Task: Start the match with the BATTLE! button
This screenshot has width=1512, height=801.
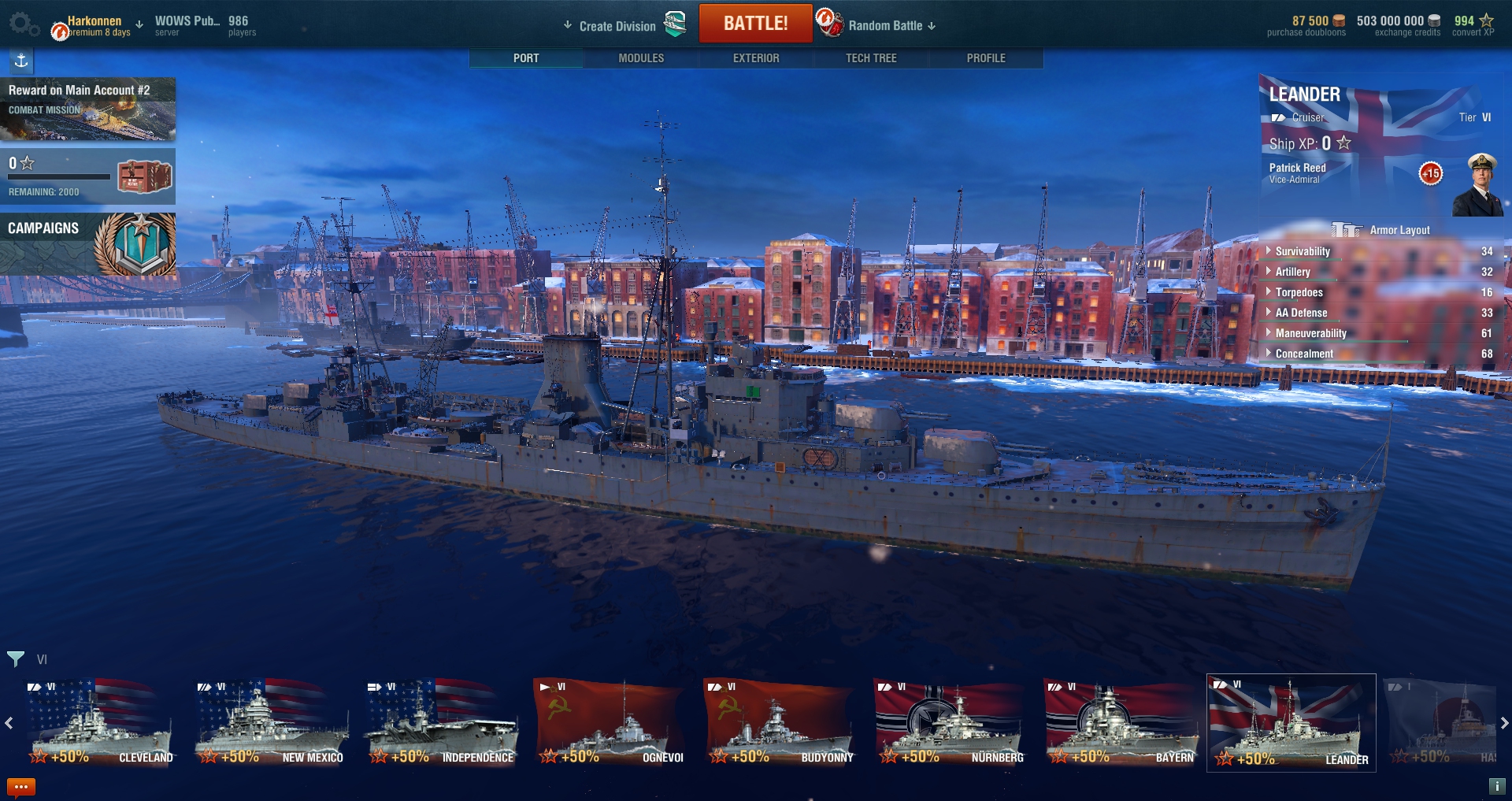Action: pos(755,24)
